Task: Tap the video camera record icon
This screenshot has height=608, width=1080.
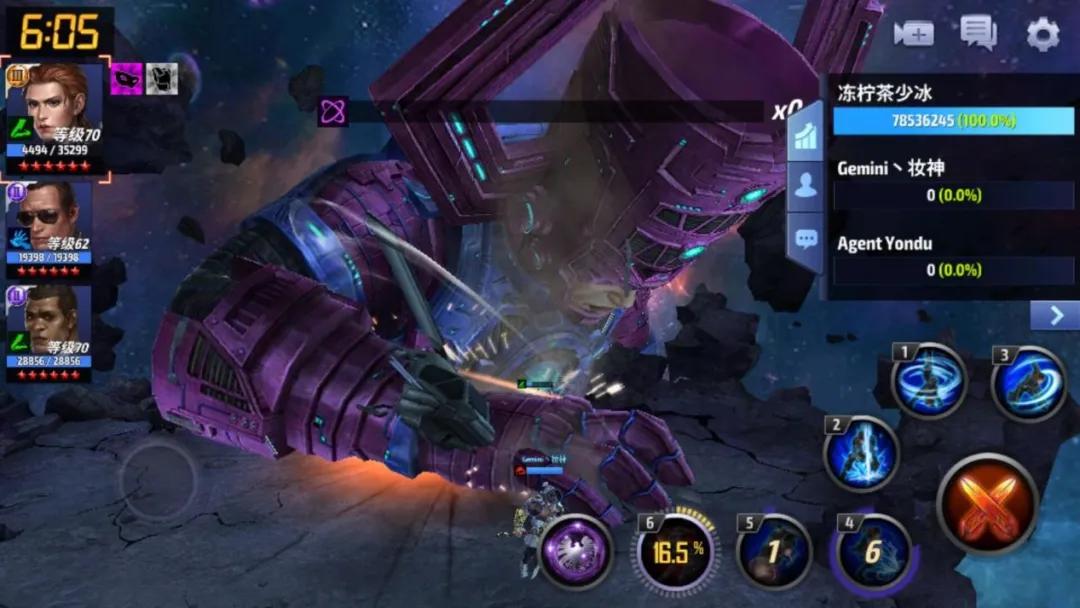Action: [913, 34]
